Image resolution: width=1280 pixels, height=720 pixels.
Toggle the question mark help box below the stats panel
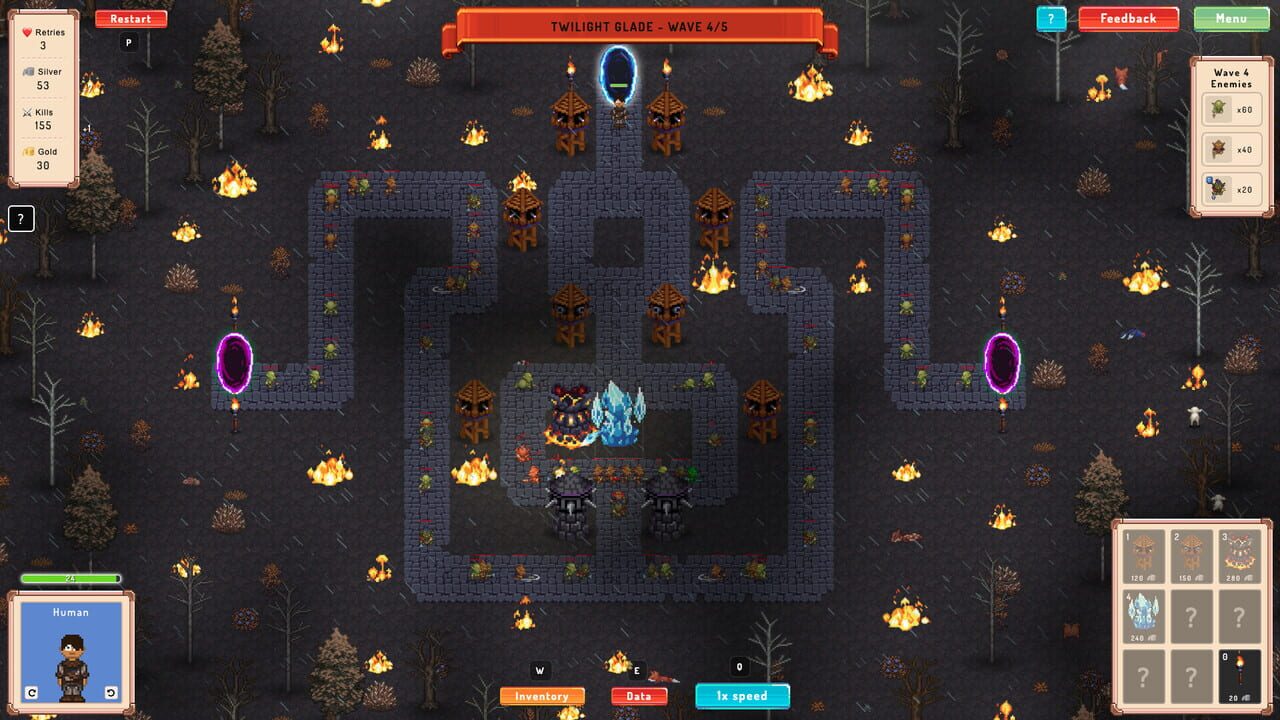tap(20, 218)
